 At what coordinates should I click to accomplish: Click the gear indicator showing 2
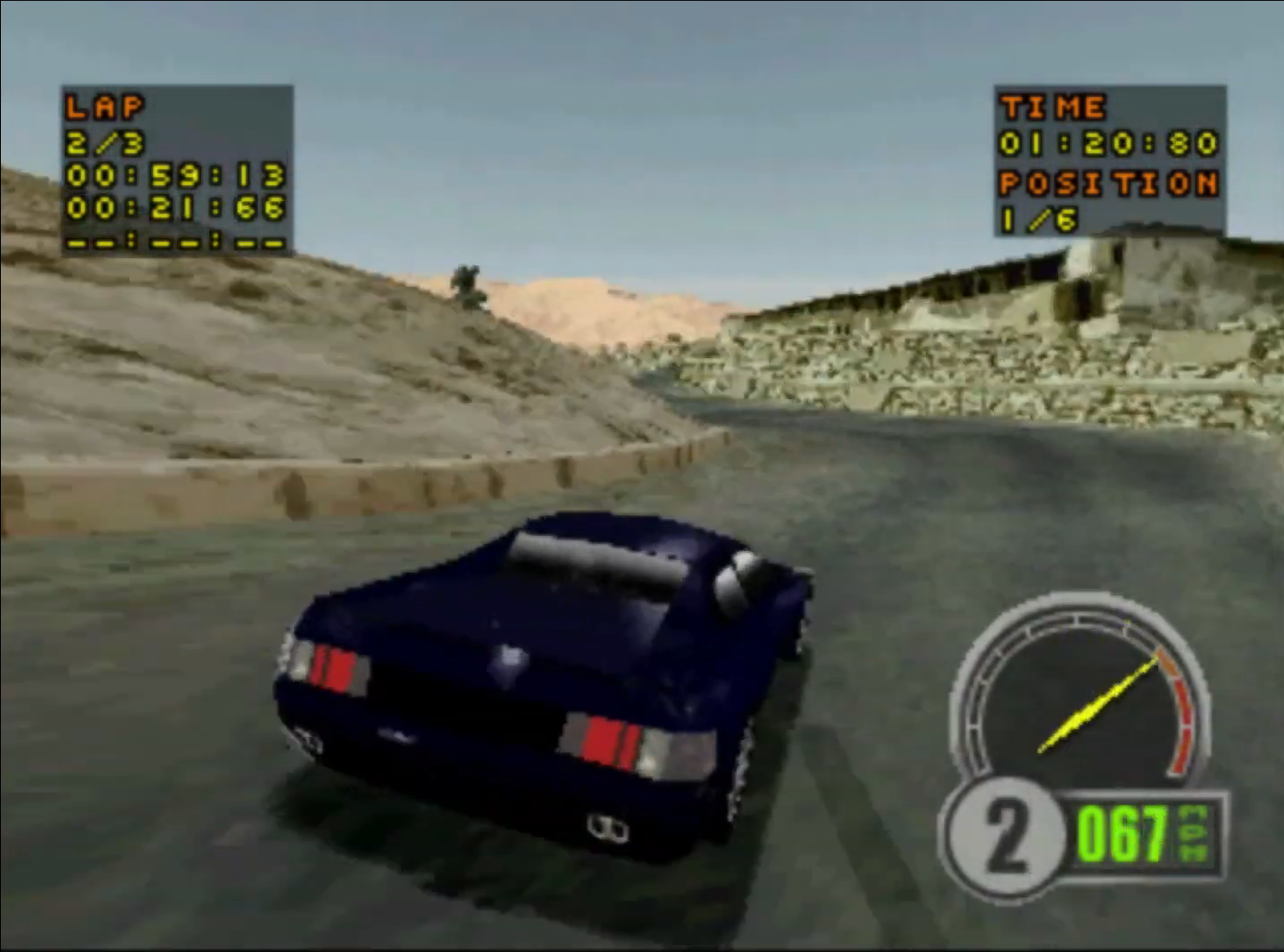(x=1007, y=835)
